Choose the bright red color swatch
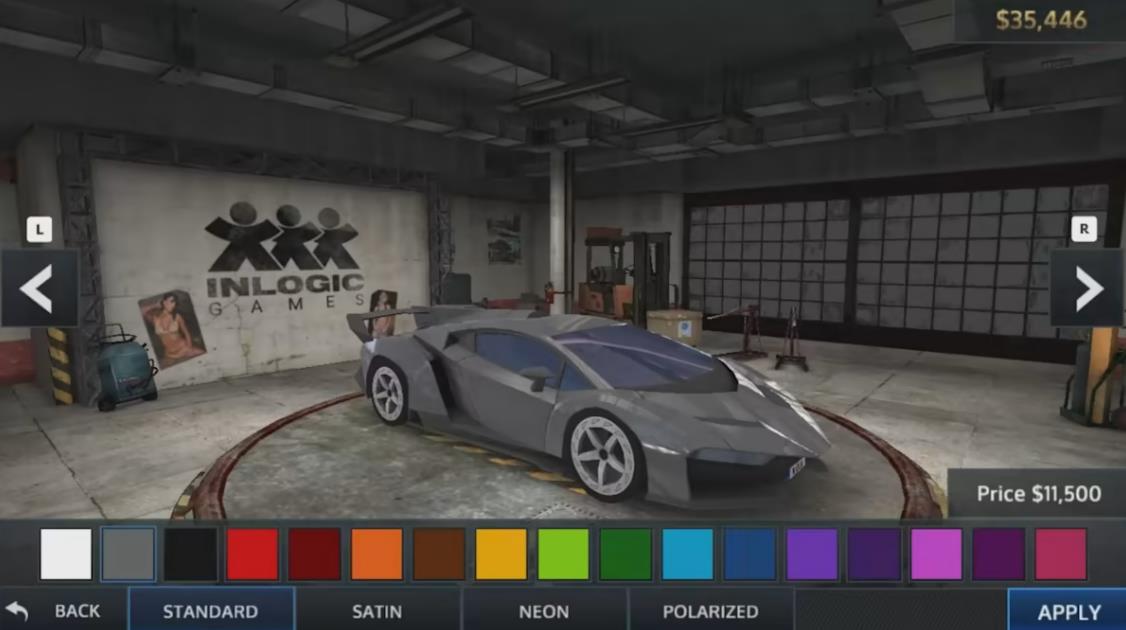The width and height of the screenshot is (1126, 630). pyautogui.click(x=252, y=554)
